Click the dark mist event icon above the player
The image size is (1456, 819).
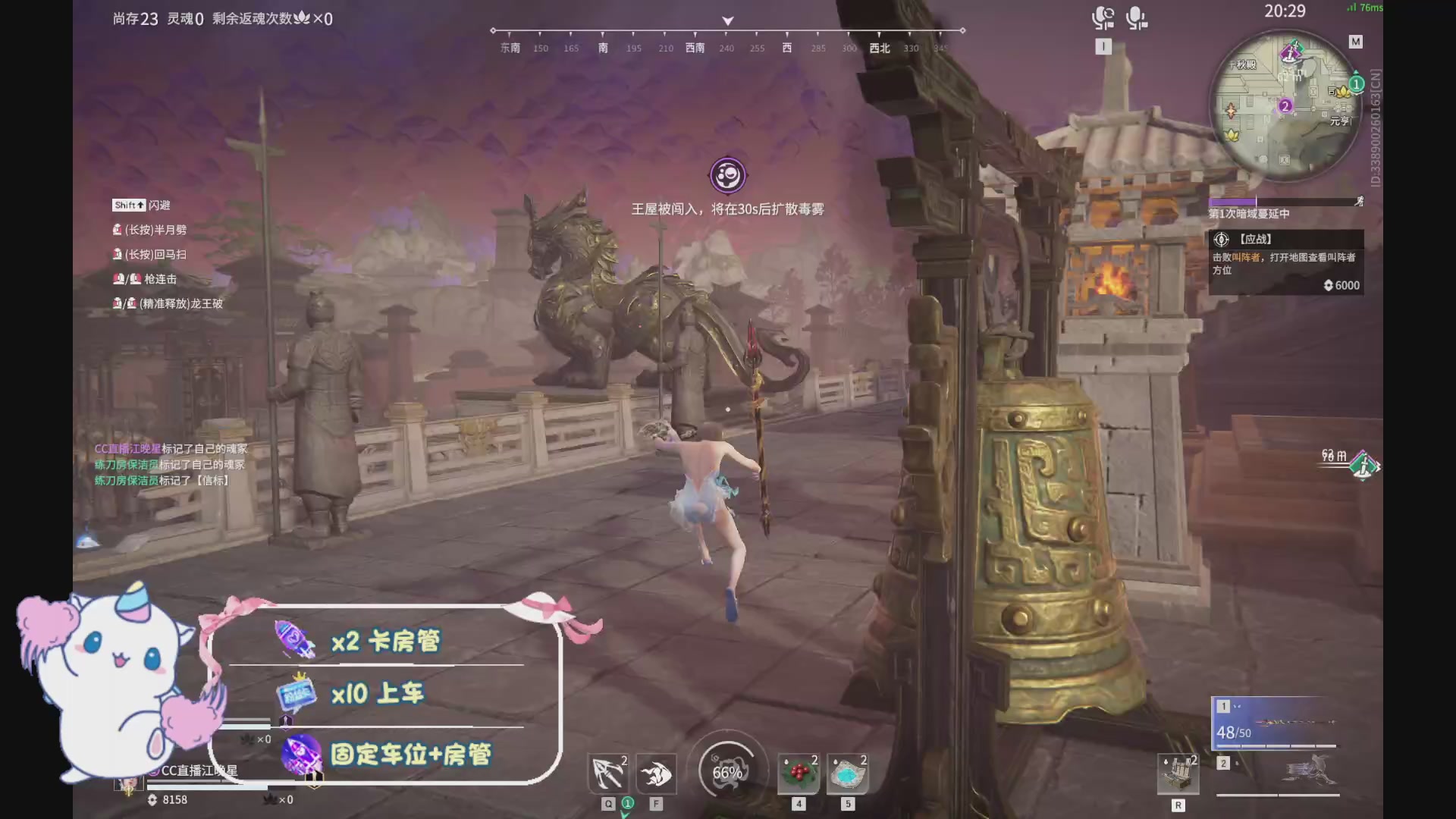click(x=727, y=174)
